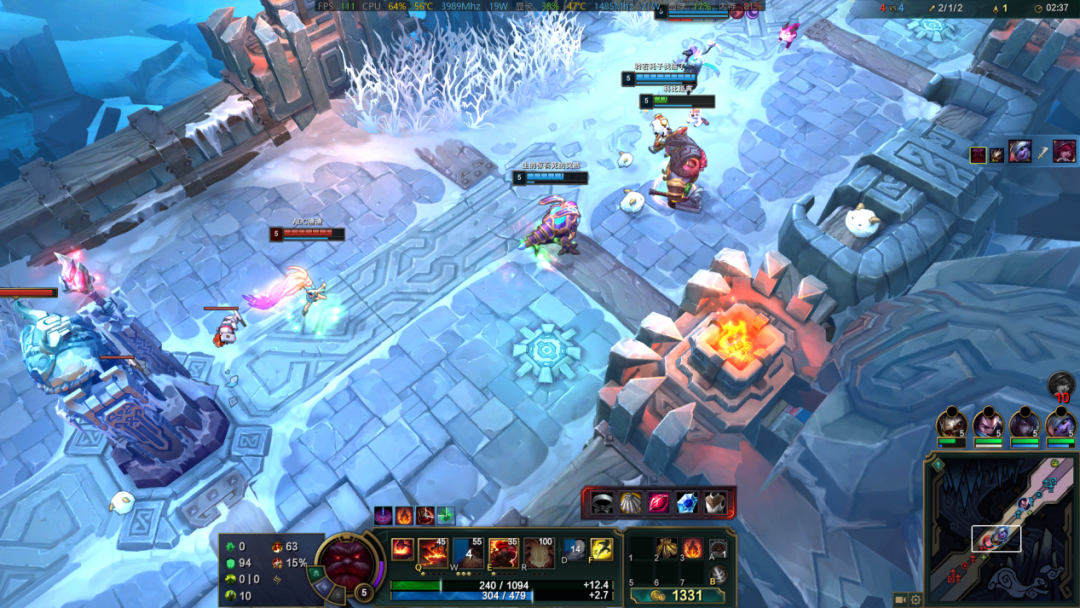Activate the Bellows Breath W ability

(468, 552)
